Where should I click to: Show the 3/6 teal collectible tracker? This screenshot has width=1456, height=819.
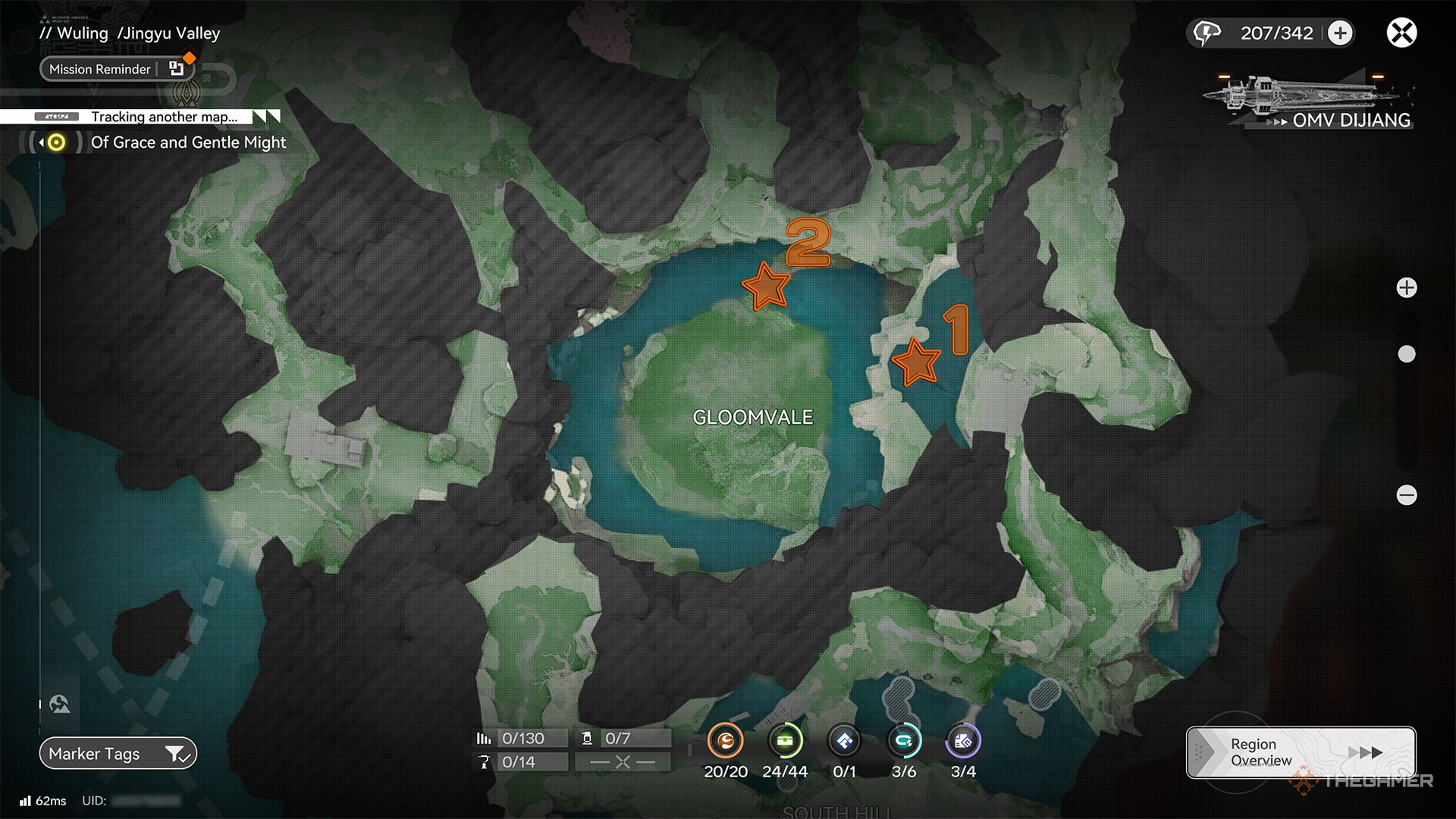[904, 742]
